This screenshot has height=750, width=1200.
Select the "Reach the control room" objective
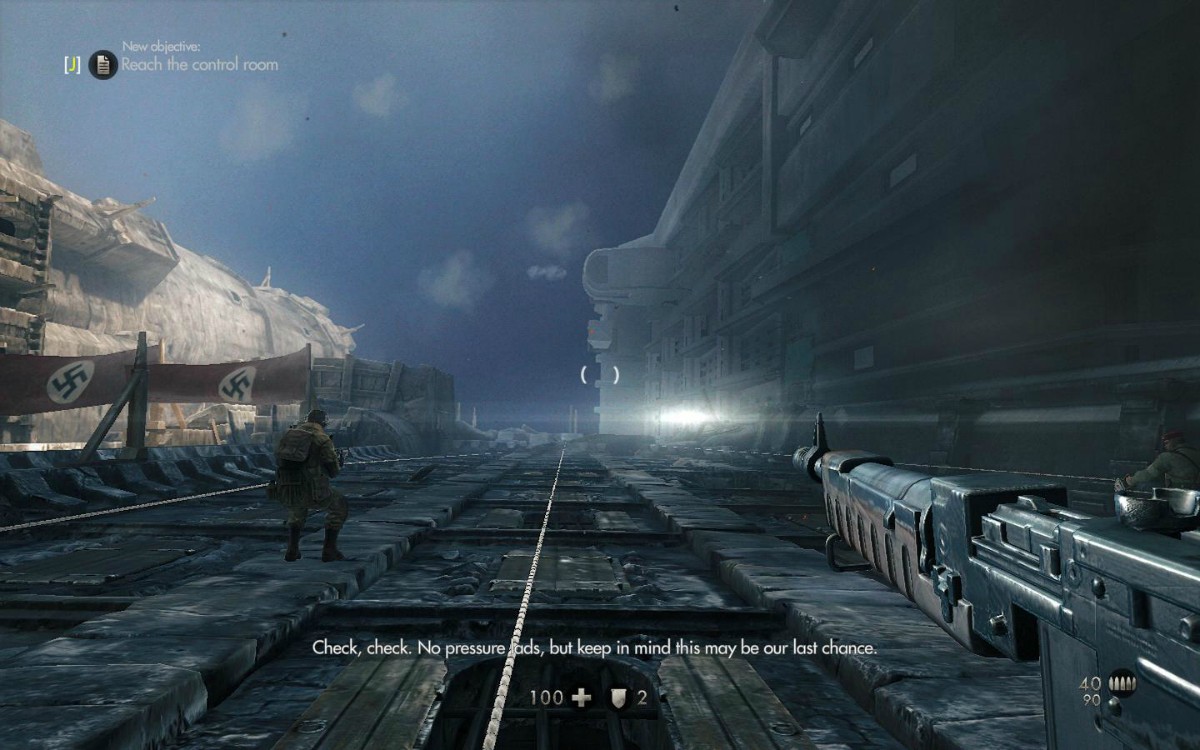[x=200, y=65]
